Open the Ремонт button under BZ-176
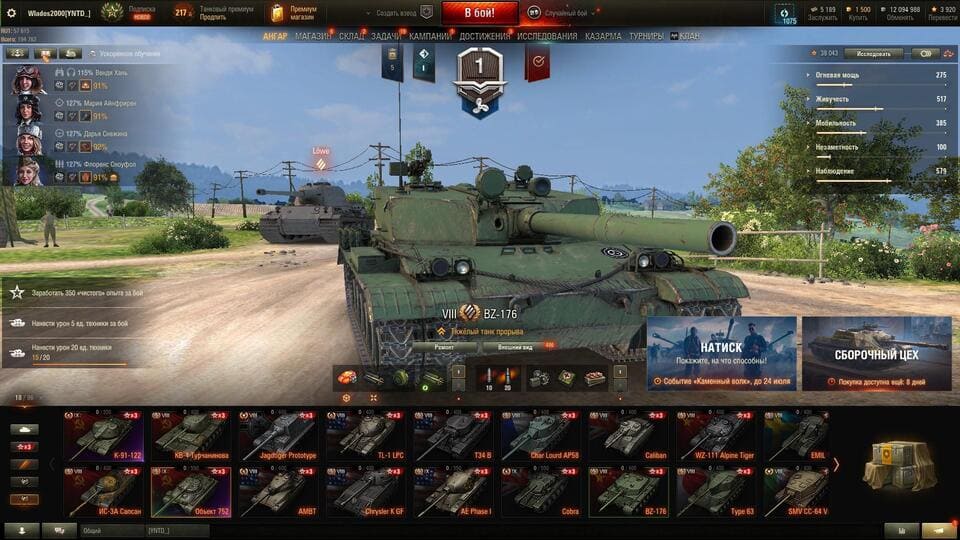Image resolution: width=960 pixels, height=540 pixels. tap(444, 346)
